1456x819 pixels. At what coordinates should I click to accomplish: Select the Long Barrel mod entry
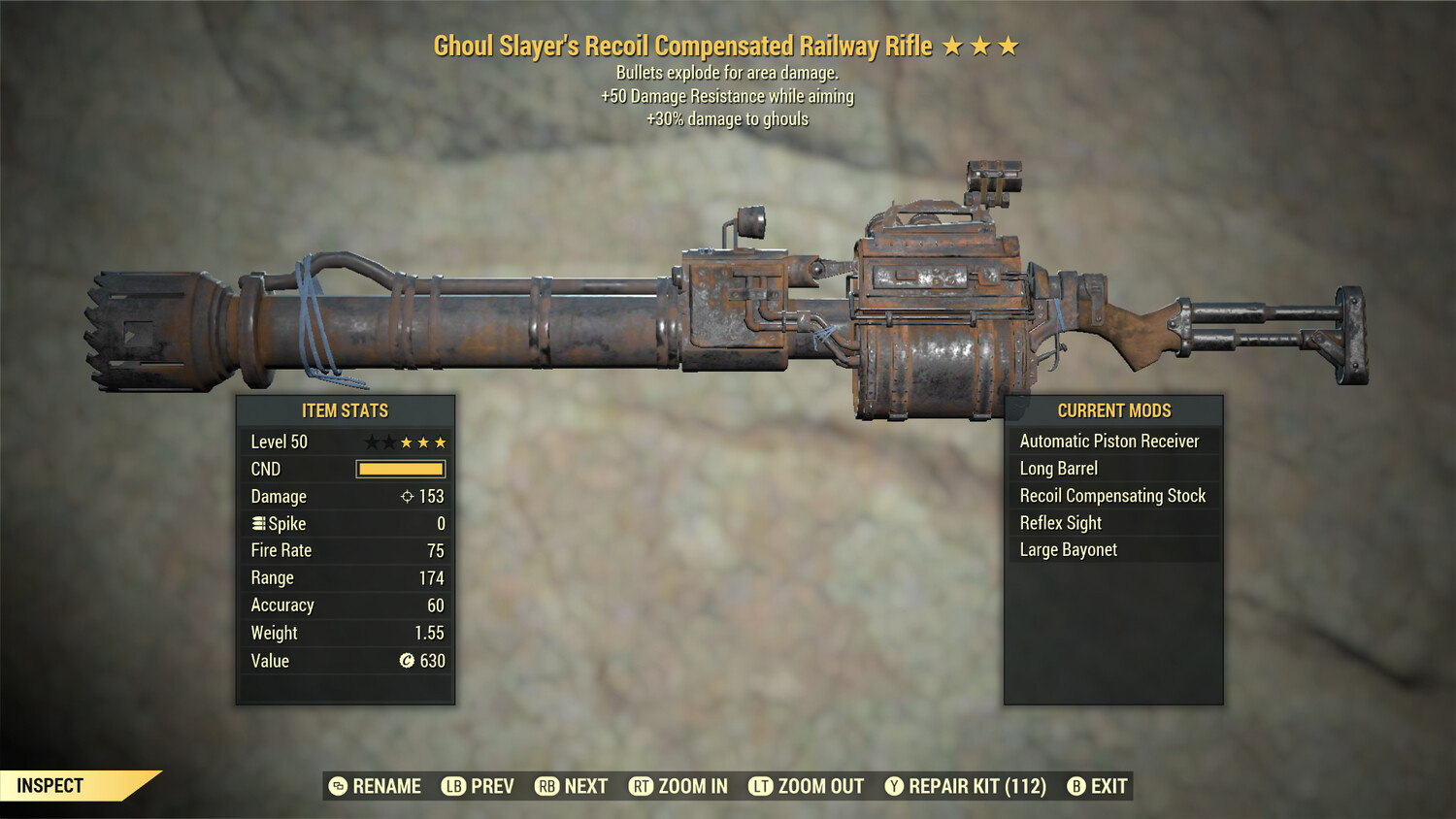coord(1058,469)
